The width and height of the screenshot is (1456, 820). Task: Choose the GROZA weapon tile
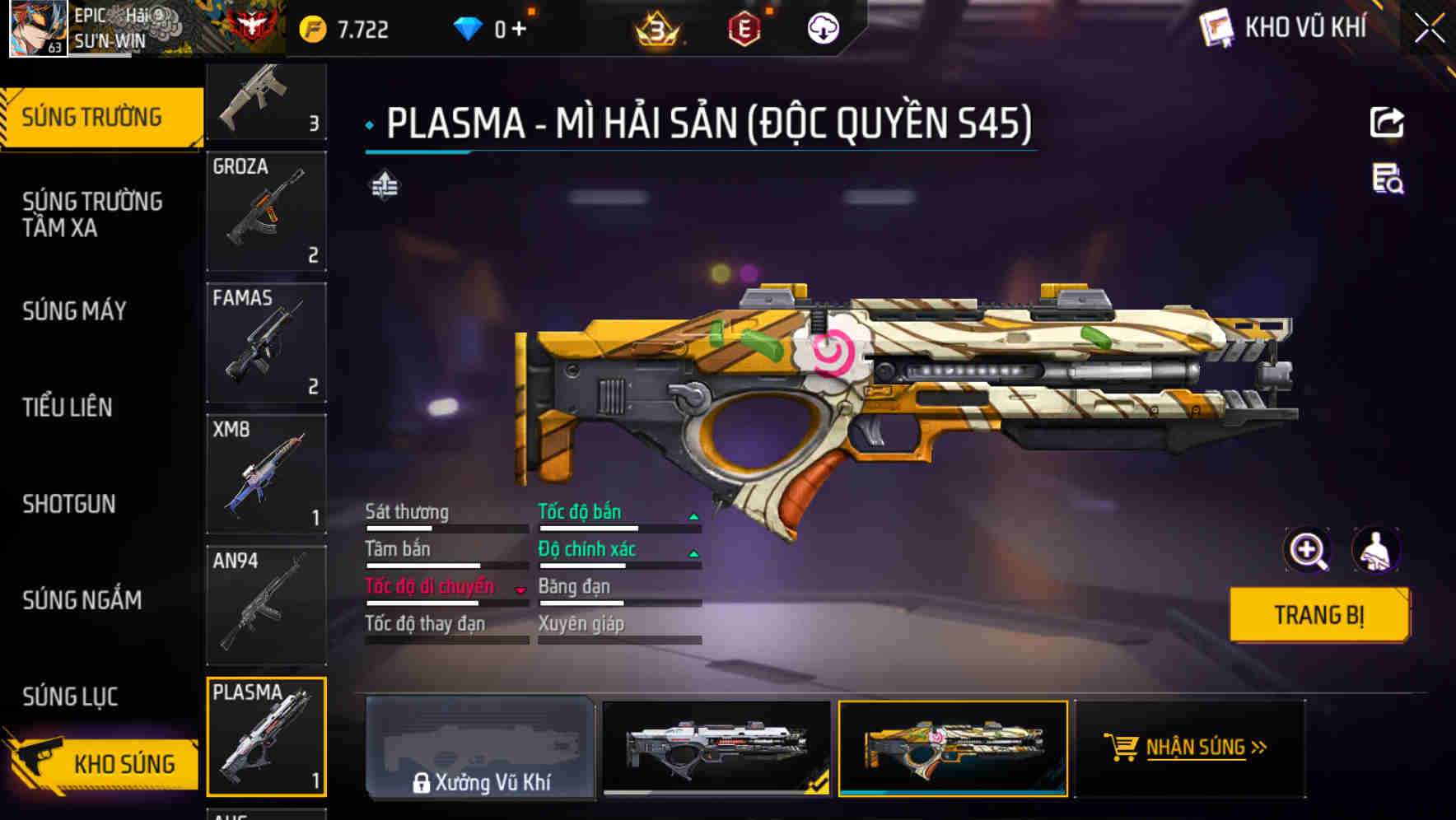pyautogui.click(x=266, y=211)
